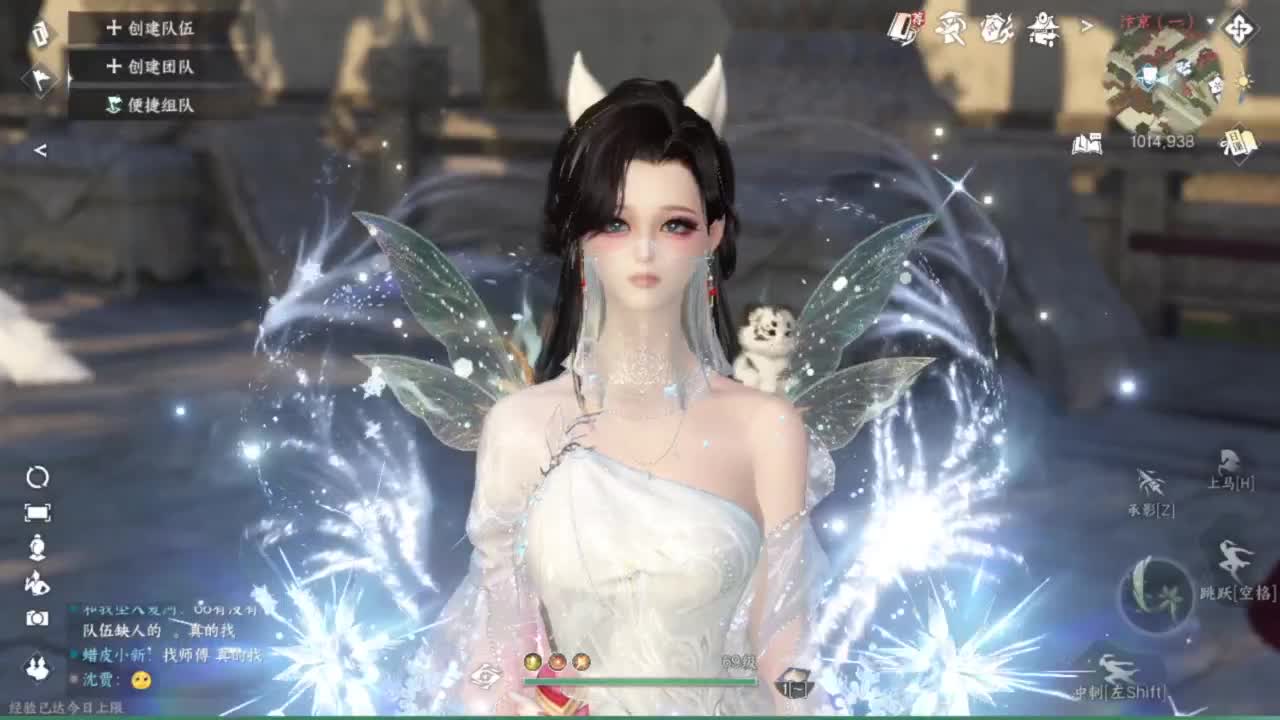
Task: Open the screenshot camera icon in left sidebar
Action: [x=37, y=615]
